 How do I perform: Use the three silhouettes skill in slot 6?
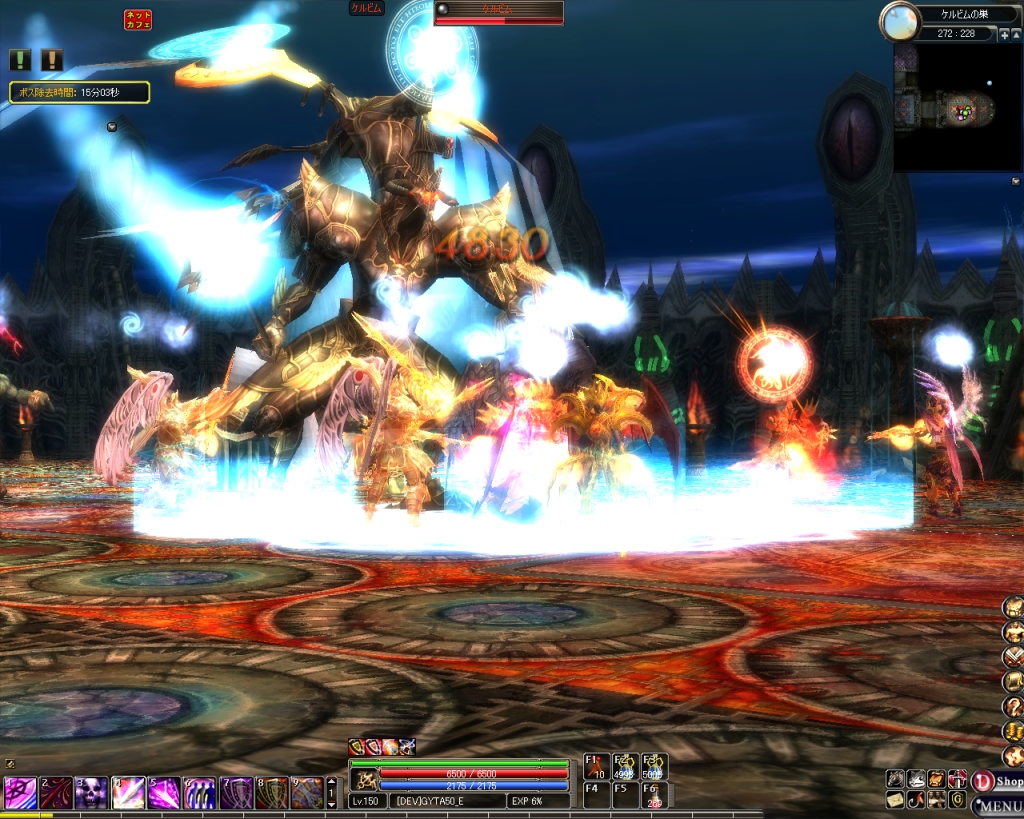[199, 793]
